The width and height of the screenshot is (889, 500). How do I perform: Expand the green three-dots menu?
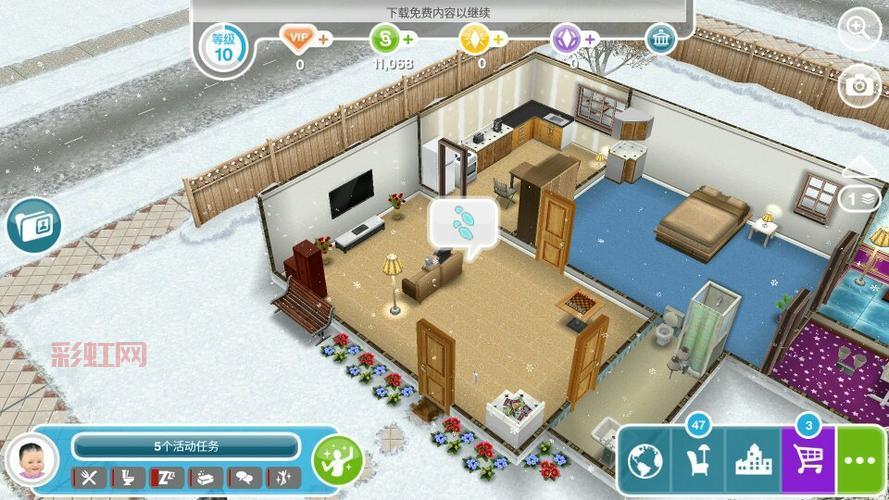pos(861,462)
